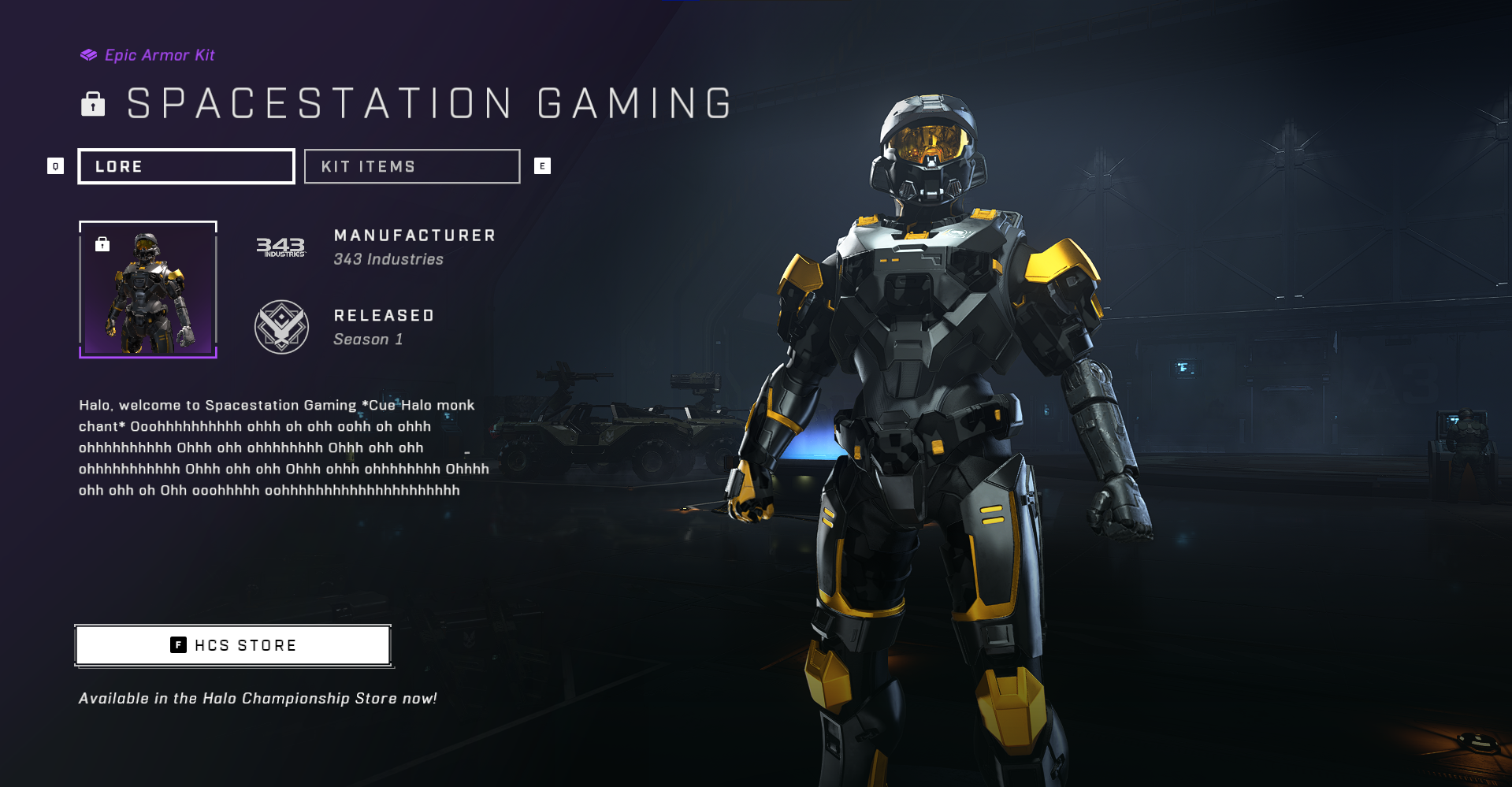Click the Halo Championship Store availability text
Screen dimensions: 1512x787
[258, 697]
